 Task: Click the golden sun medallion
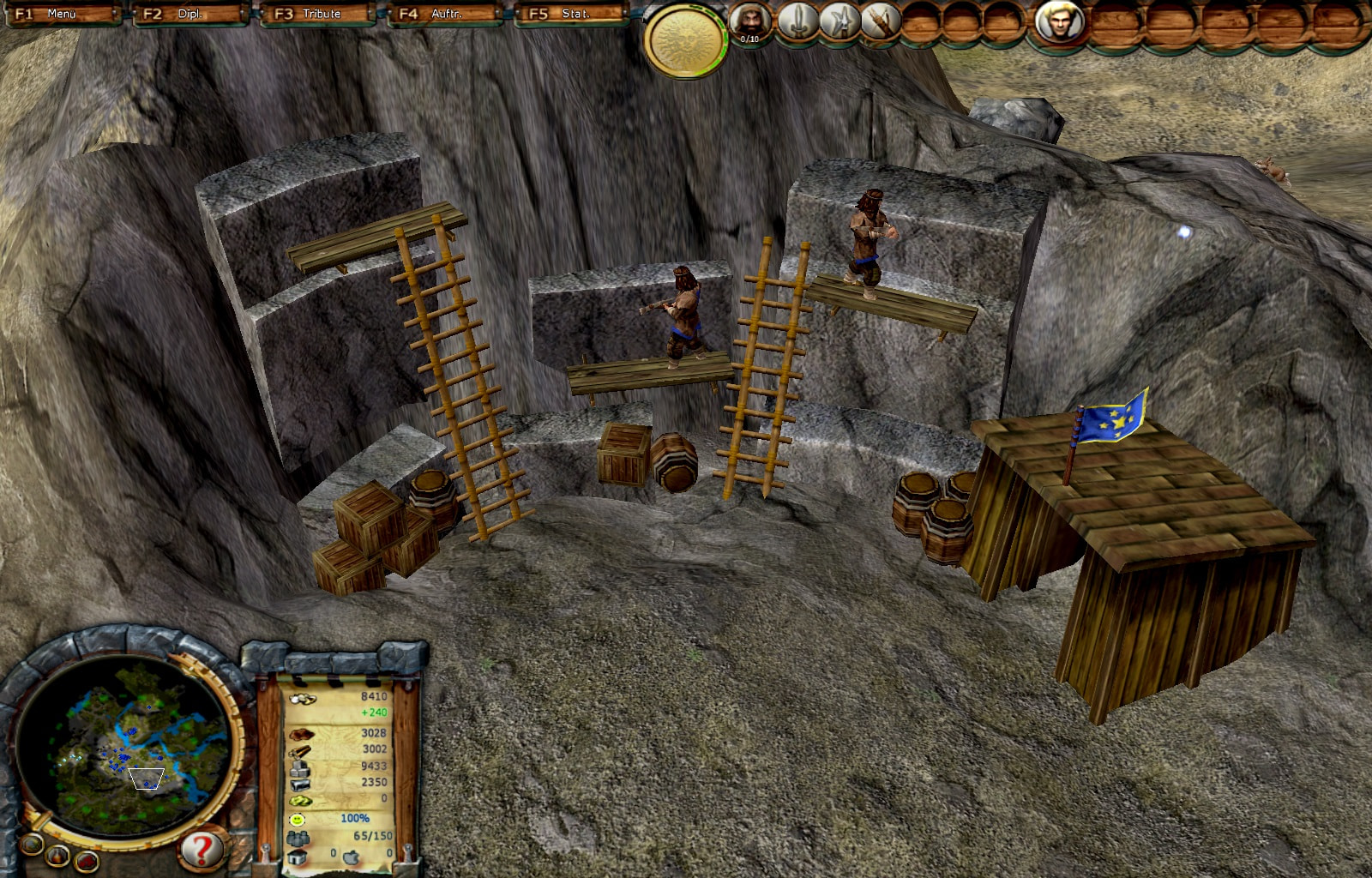[x=684, y=39]
